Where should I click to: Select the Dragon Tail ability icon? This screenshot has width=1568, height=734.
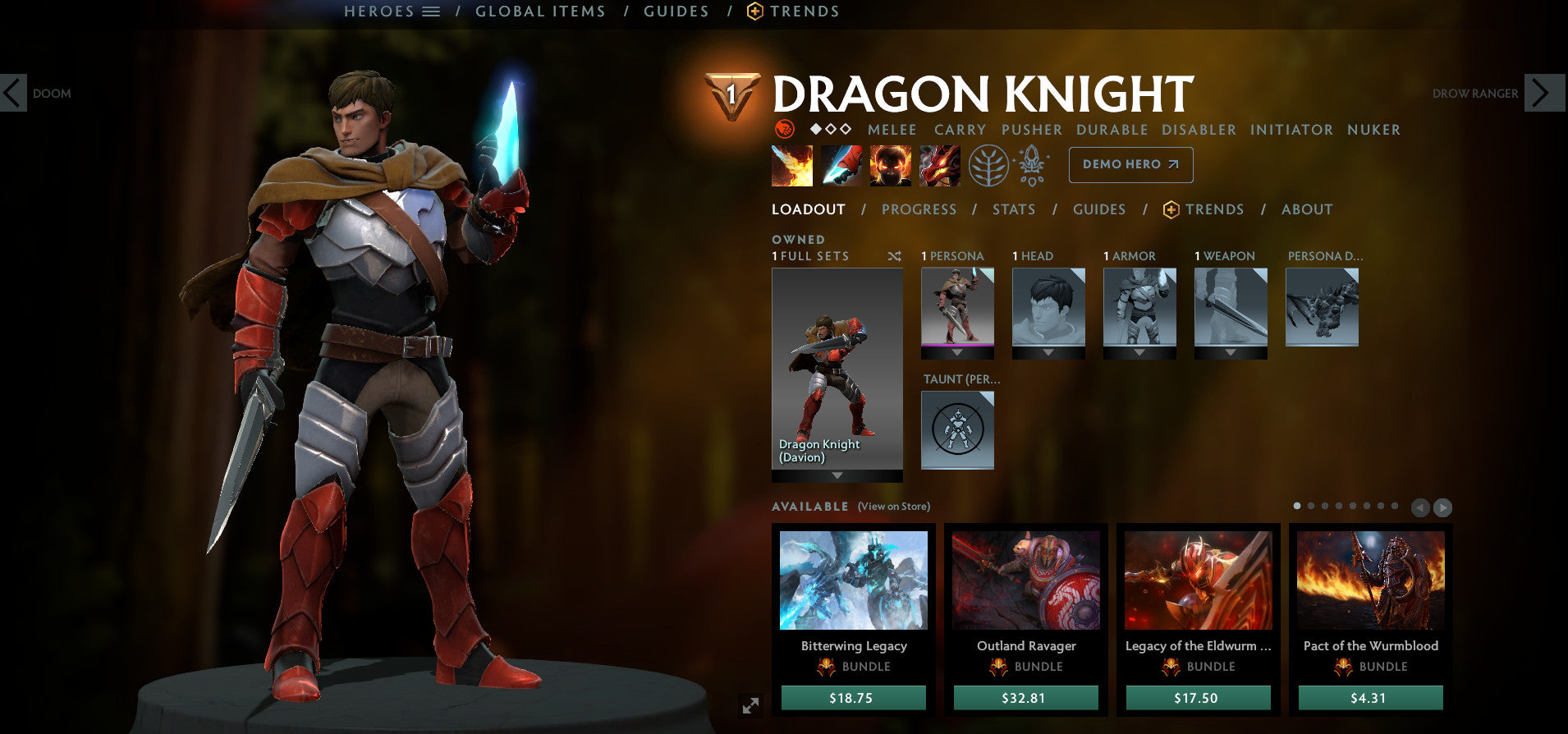pyautogui.click(x=842, y=165)
